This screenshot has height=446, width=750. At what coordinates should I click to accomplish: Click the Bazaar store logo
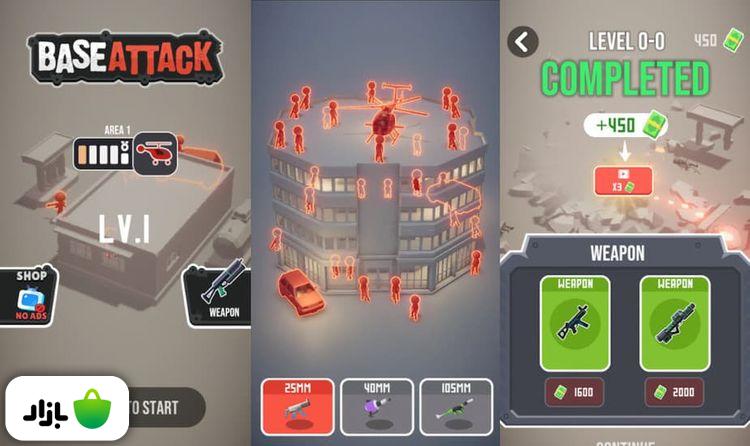[65, 409]
